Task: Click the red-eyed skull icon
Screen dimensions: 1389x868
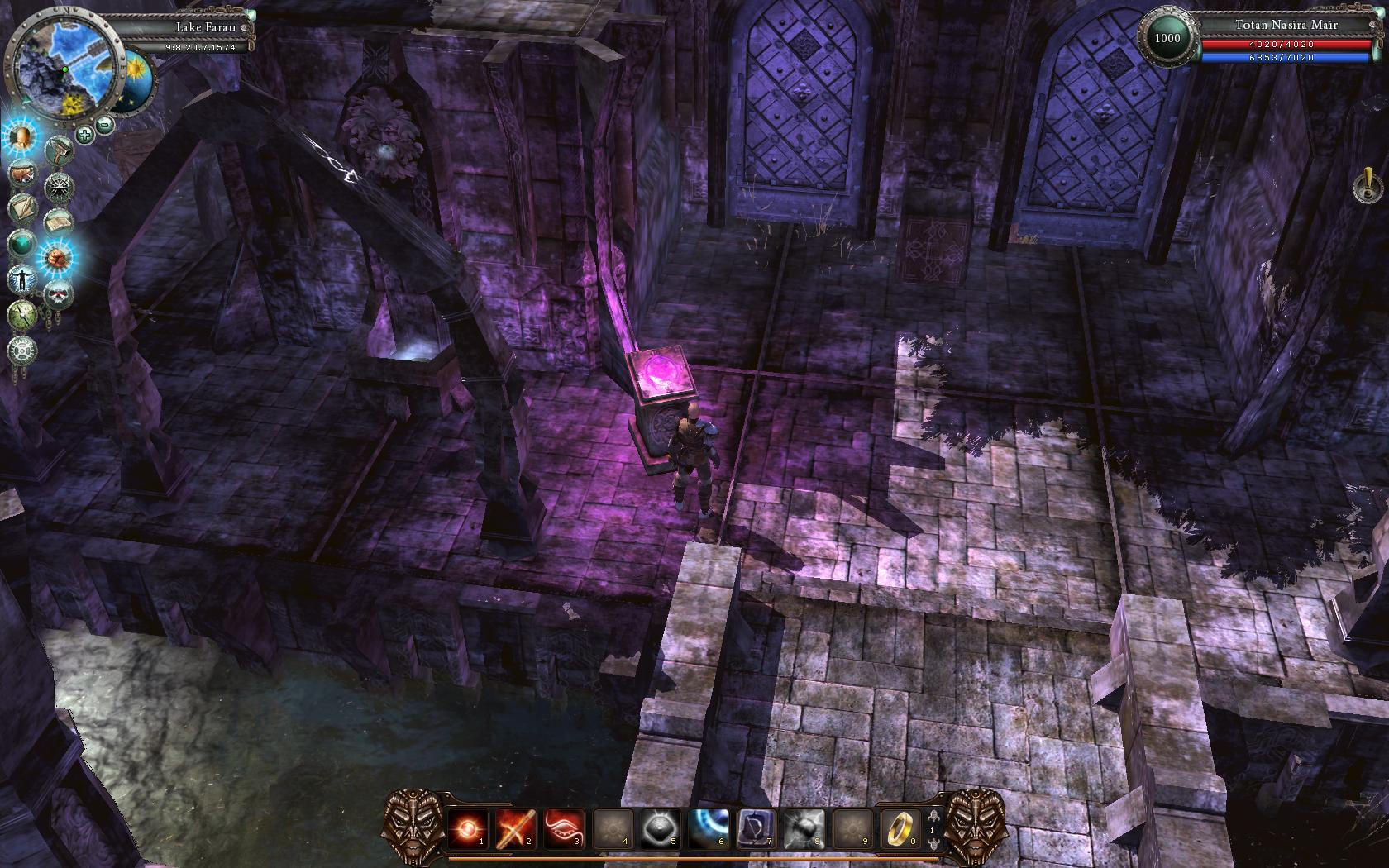Action: point(58,294)
